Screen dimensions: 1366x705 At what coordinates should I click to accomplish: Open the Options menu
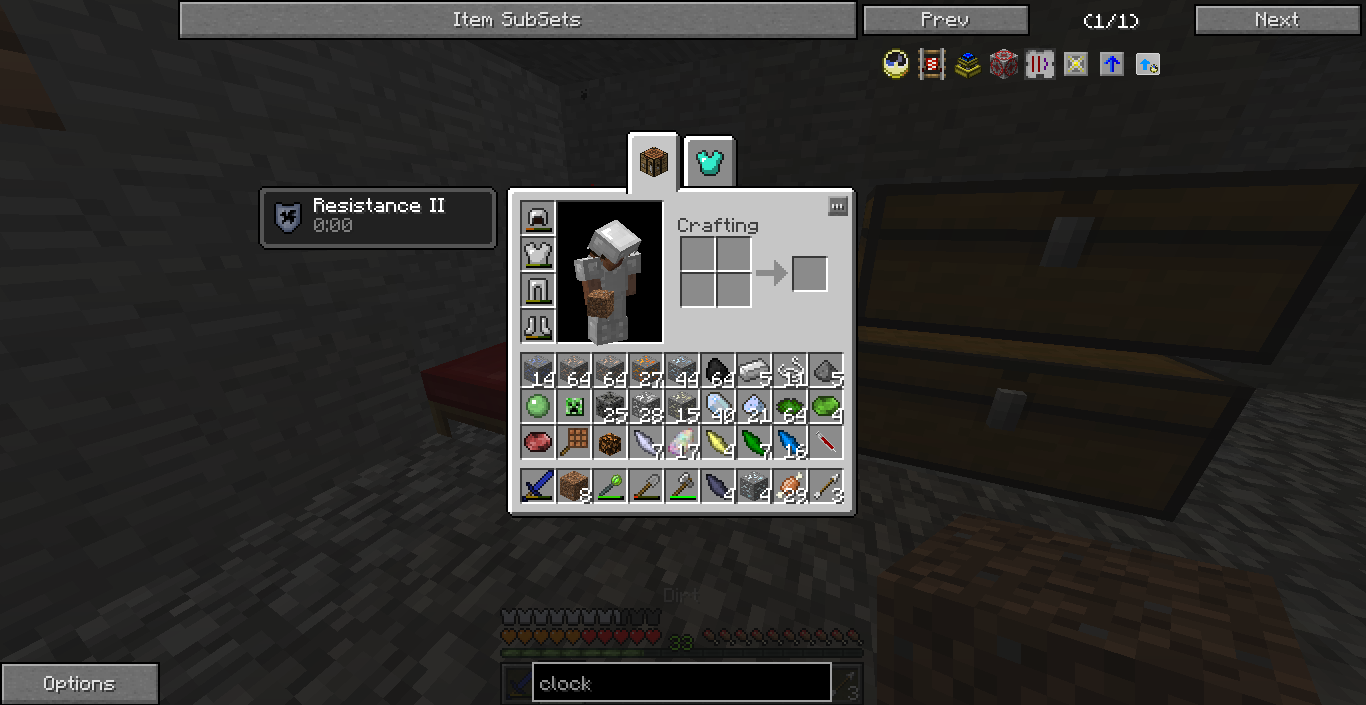pyautogui.click(x=79, y=684)
